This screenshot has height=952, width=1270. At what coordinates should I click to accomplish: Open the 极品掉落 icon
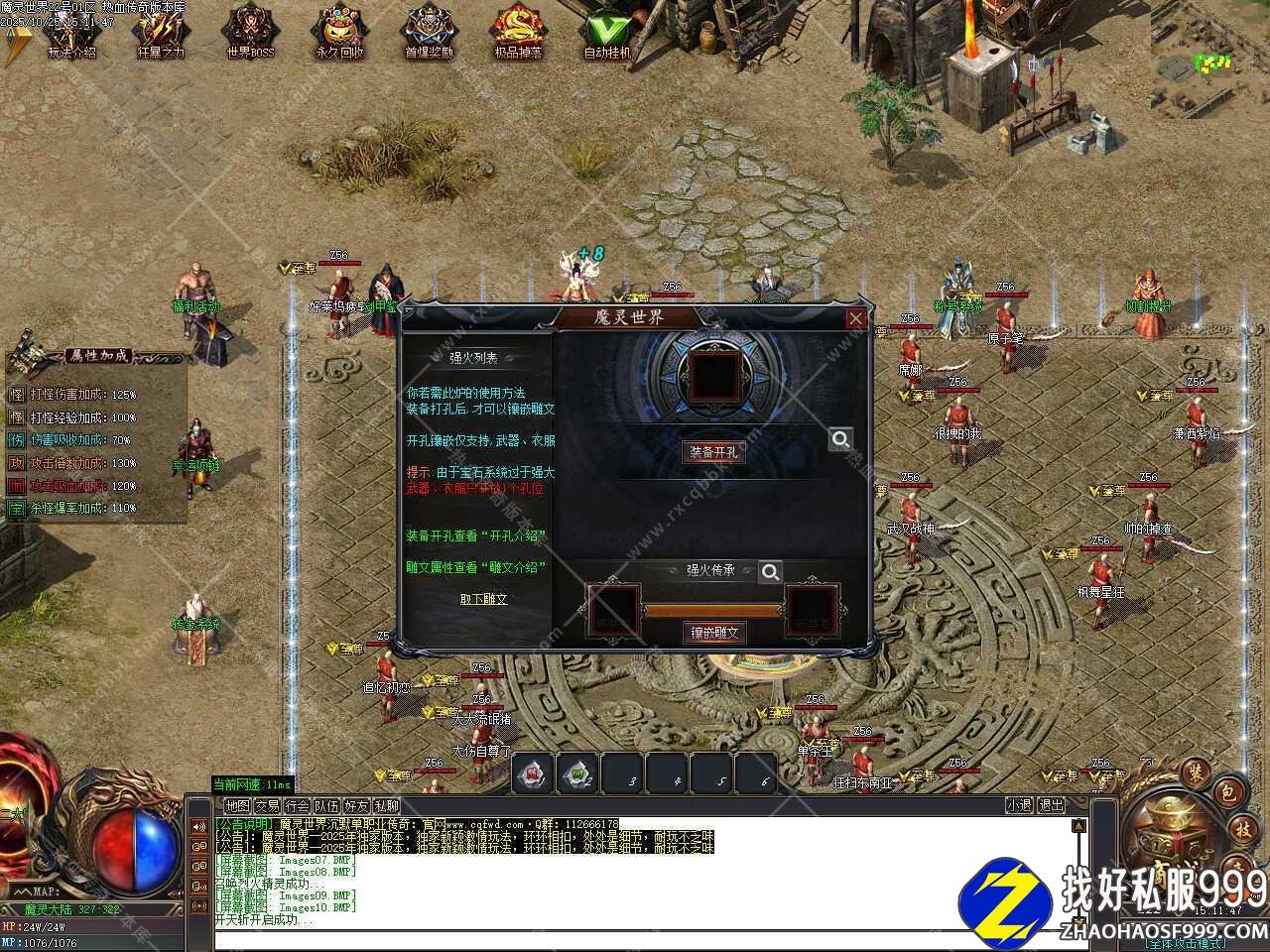518,32
